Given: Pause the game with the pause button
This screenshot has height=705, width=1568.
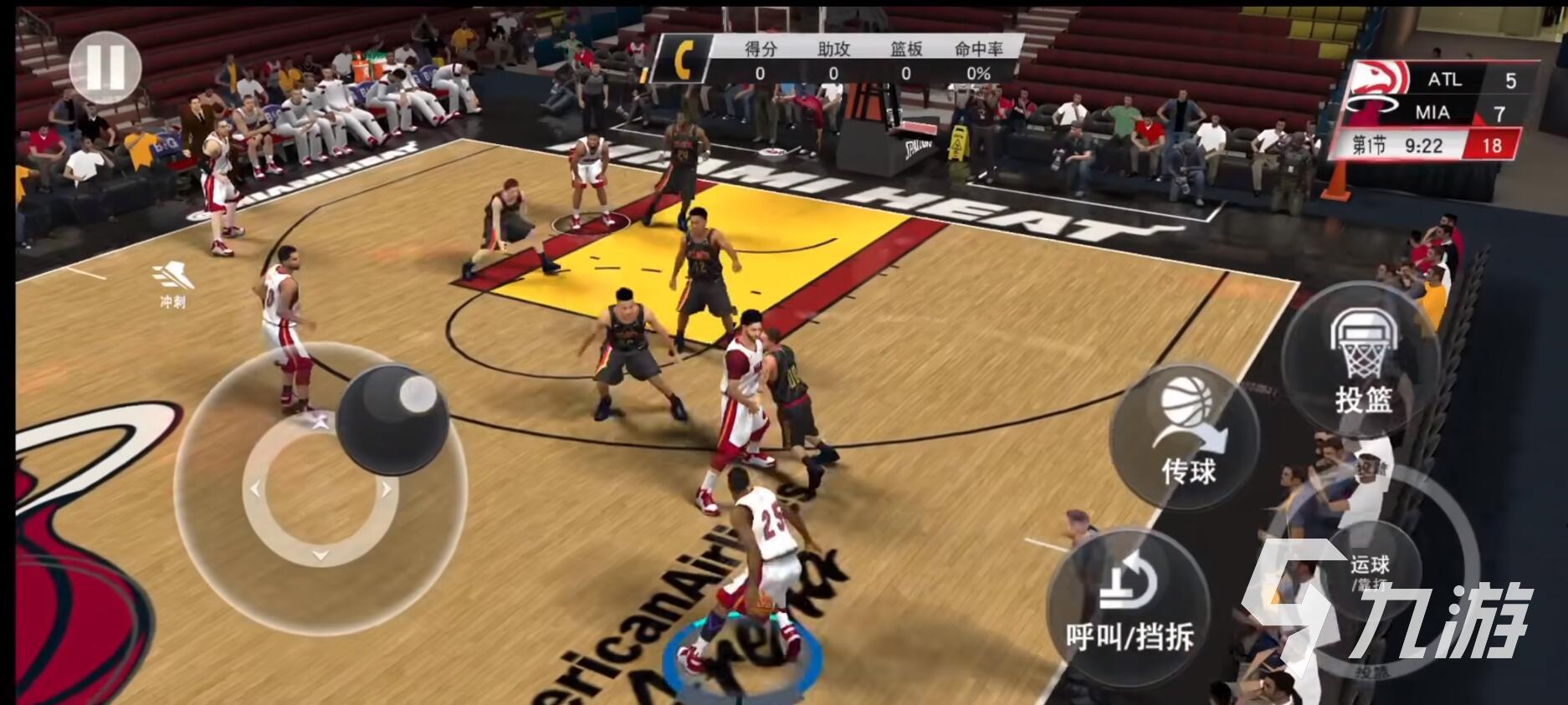Looking at the screenshot, I should 105,67.
